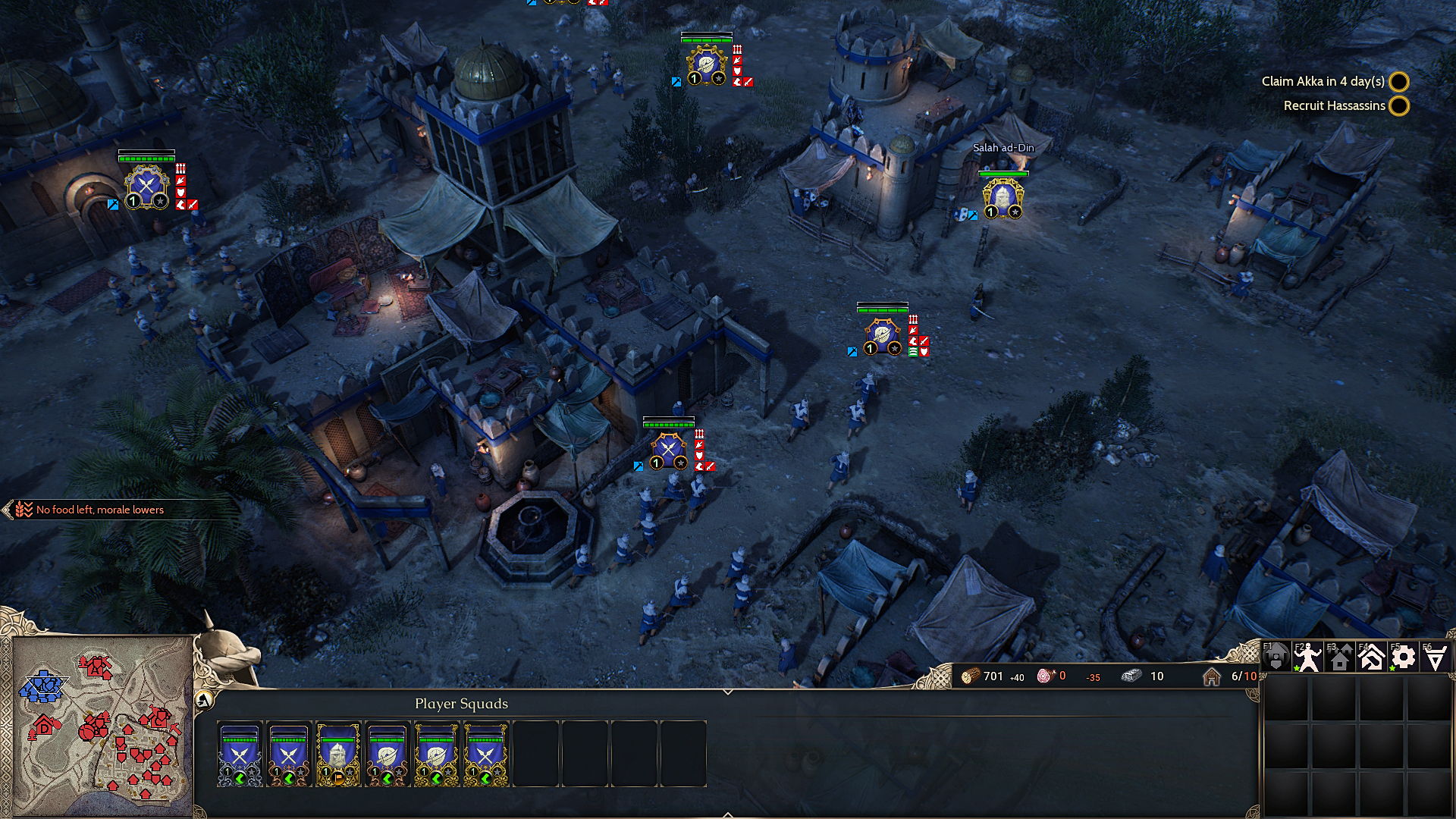The image size is (1456, 819).
Task: Click Salah ad-Din's green health bar
Action: click(x=1003, y=173)
